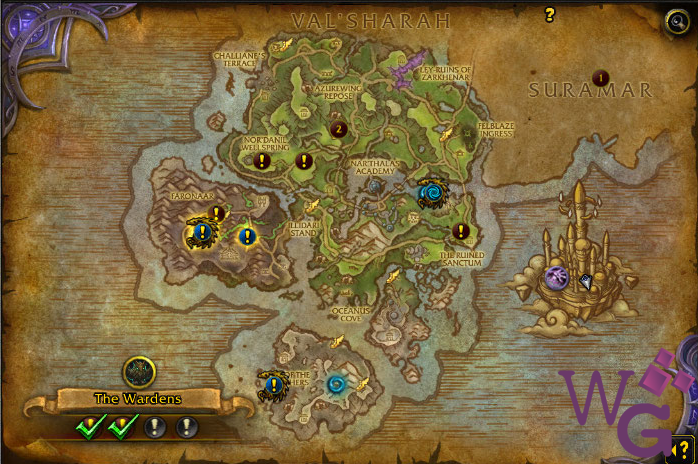The height and width of the screenshot is (464, 698).
Task: Select The Wardens emissary banner
Action: tap(138, 398)
